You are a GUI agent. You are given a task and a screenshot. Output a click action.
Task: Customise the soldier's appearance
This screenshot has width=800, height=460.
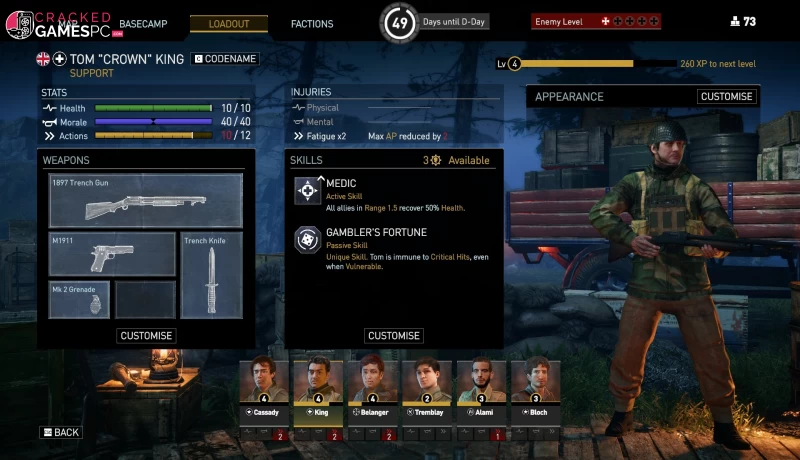coord(727,97)
